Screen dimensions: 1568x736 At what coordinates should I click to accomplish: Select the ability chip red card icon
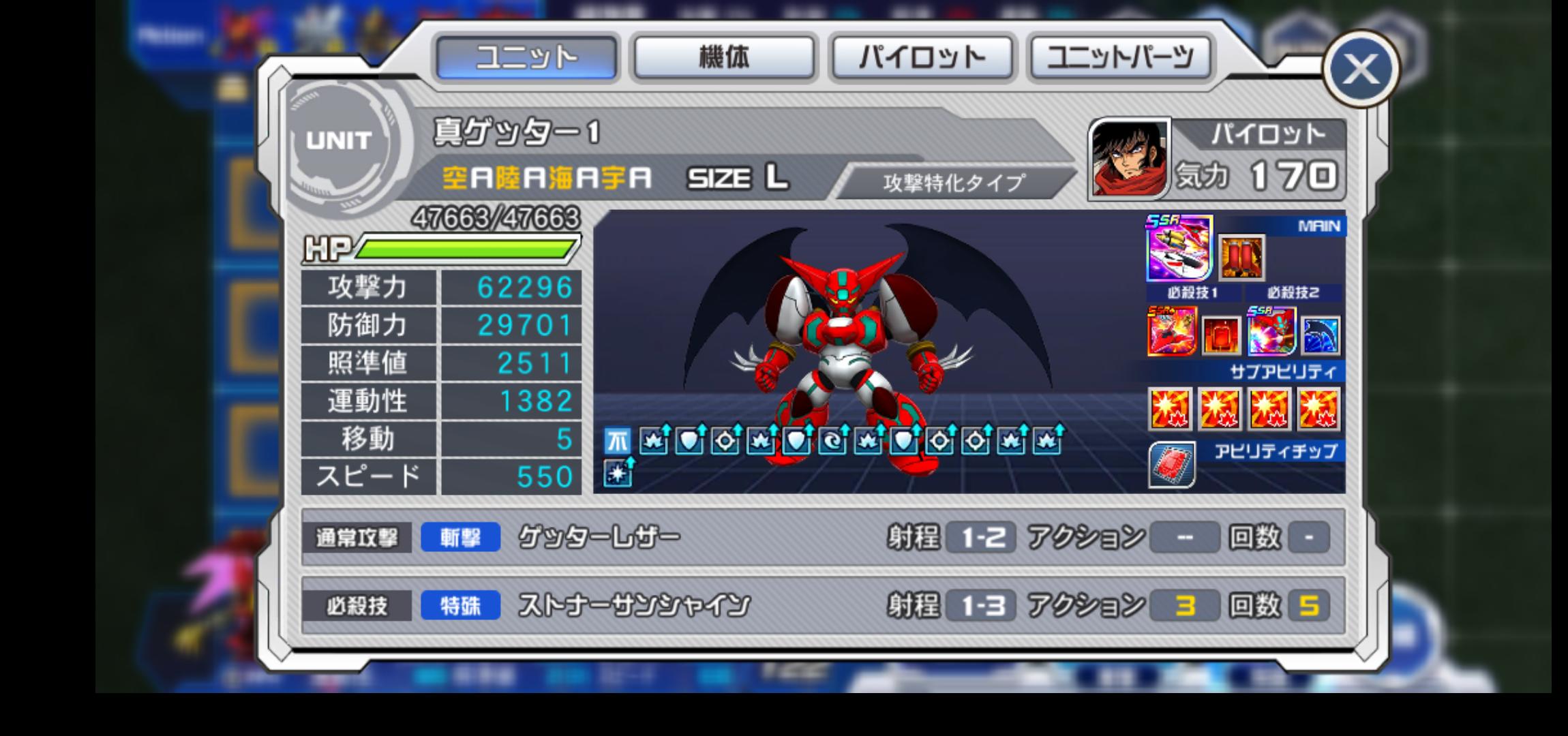coord(1171,465)
